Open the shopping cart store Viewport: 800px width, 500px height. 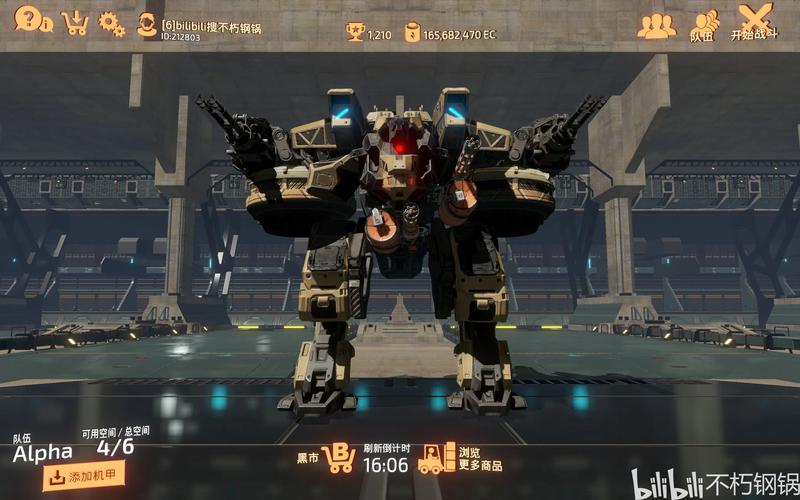pos(74,22)
